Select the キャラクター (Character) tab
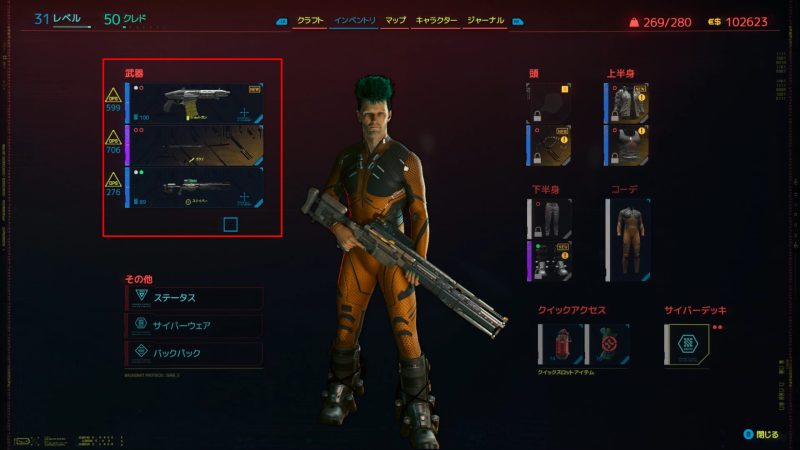This screenshot has height=450, width=800. click(435, 20)
